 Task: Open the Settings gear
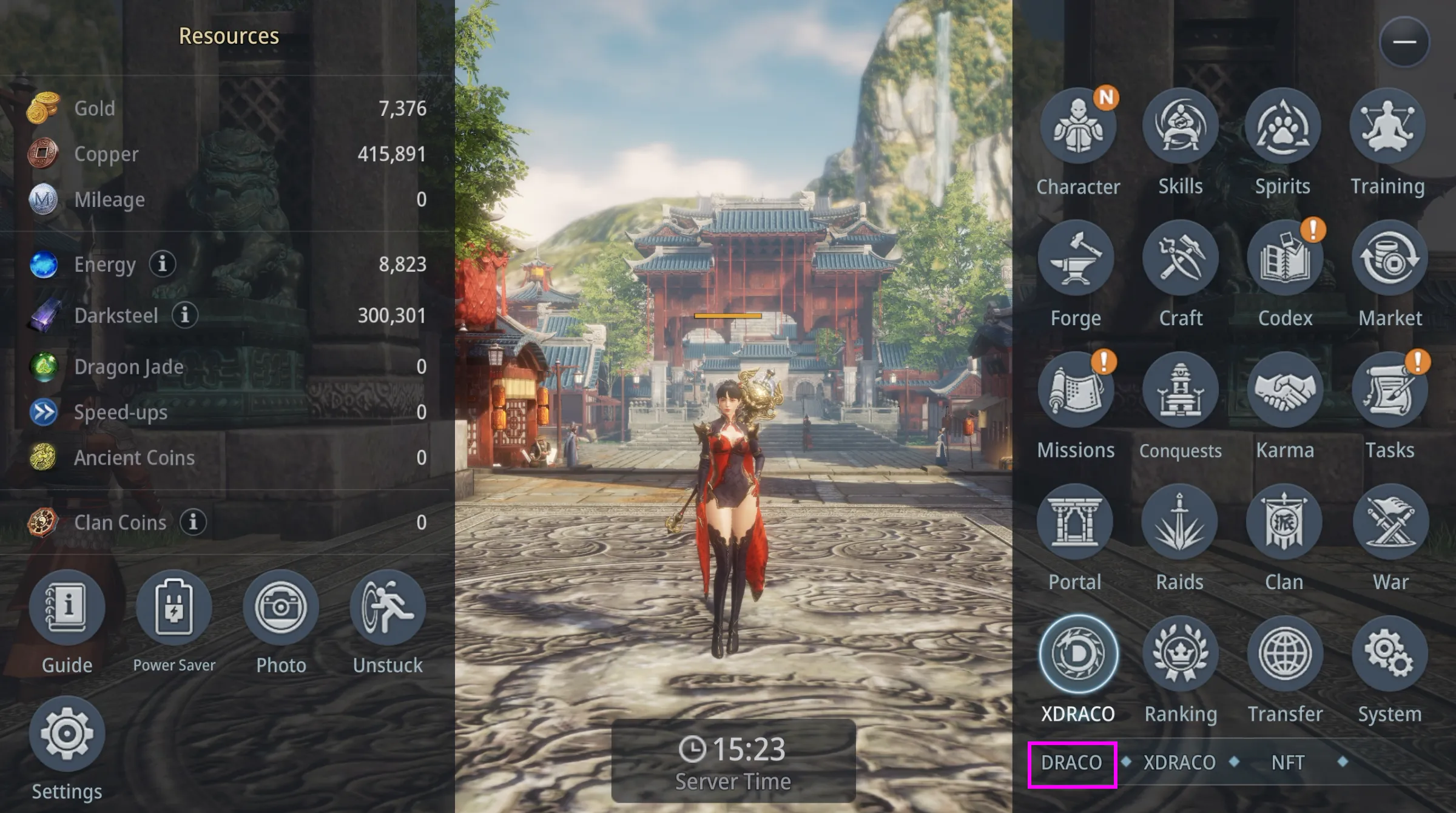point(67,734)
